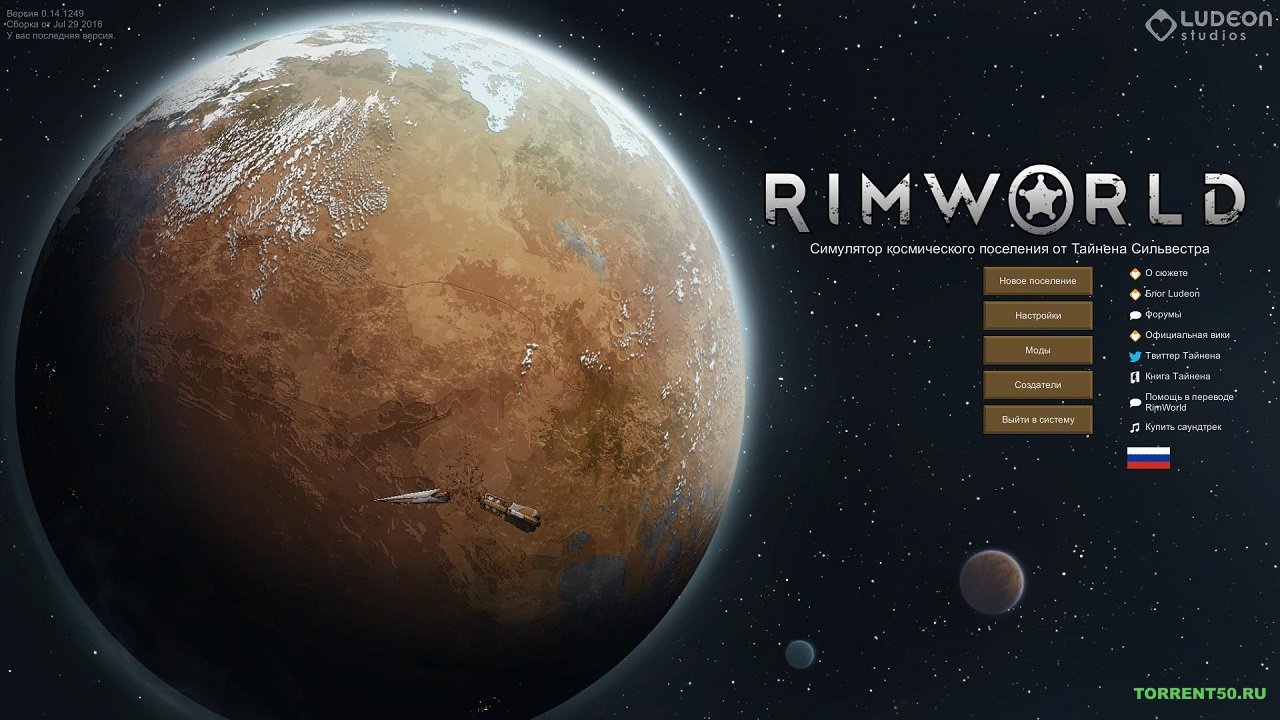This screenshot has height=720, width=1280.
Task: Click the Ludeon Studios logo in the corner
Action: (x=1198, y=26)
